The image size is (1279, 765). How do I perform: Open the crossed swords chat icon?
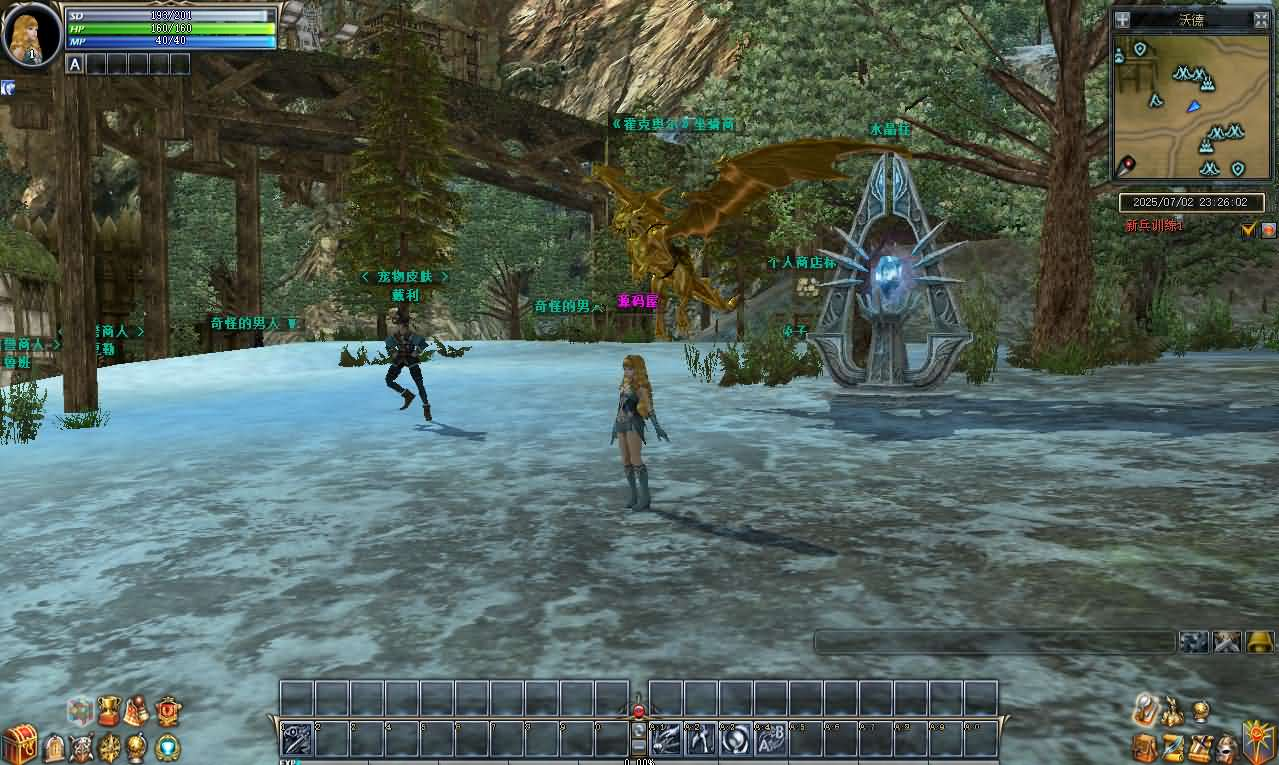coord(1227,642)
